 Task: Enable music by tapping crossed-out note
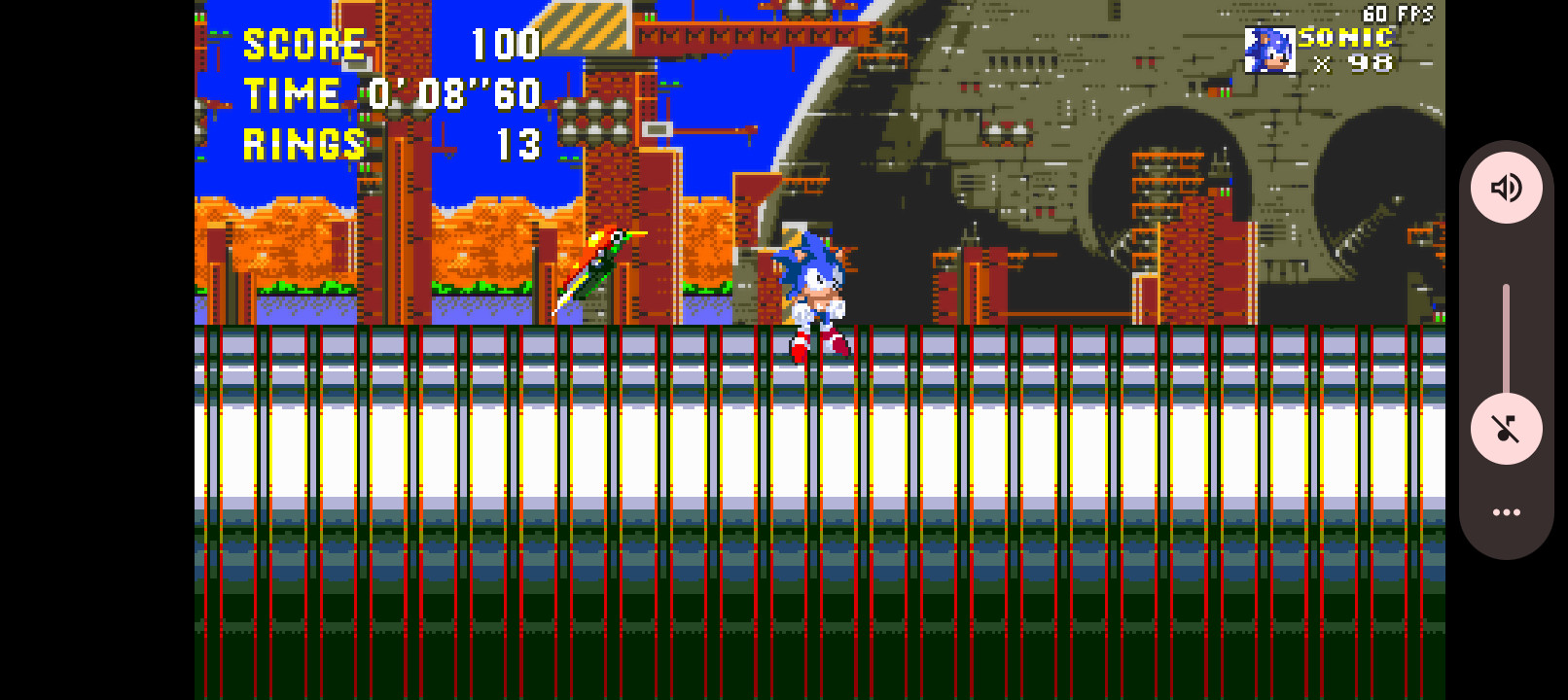coord(1506,429)
